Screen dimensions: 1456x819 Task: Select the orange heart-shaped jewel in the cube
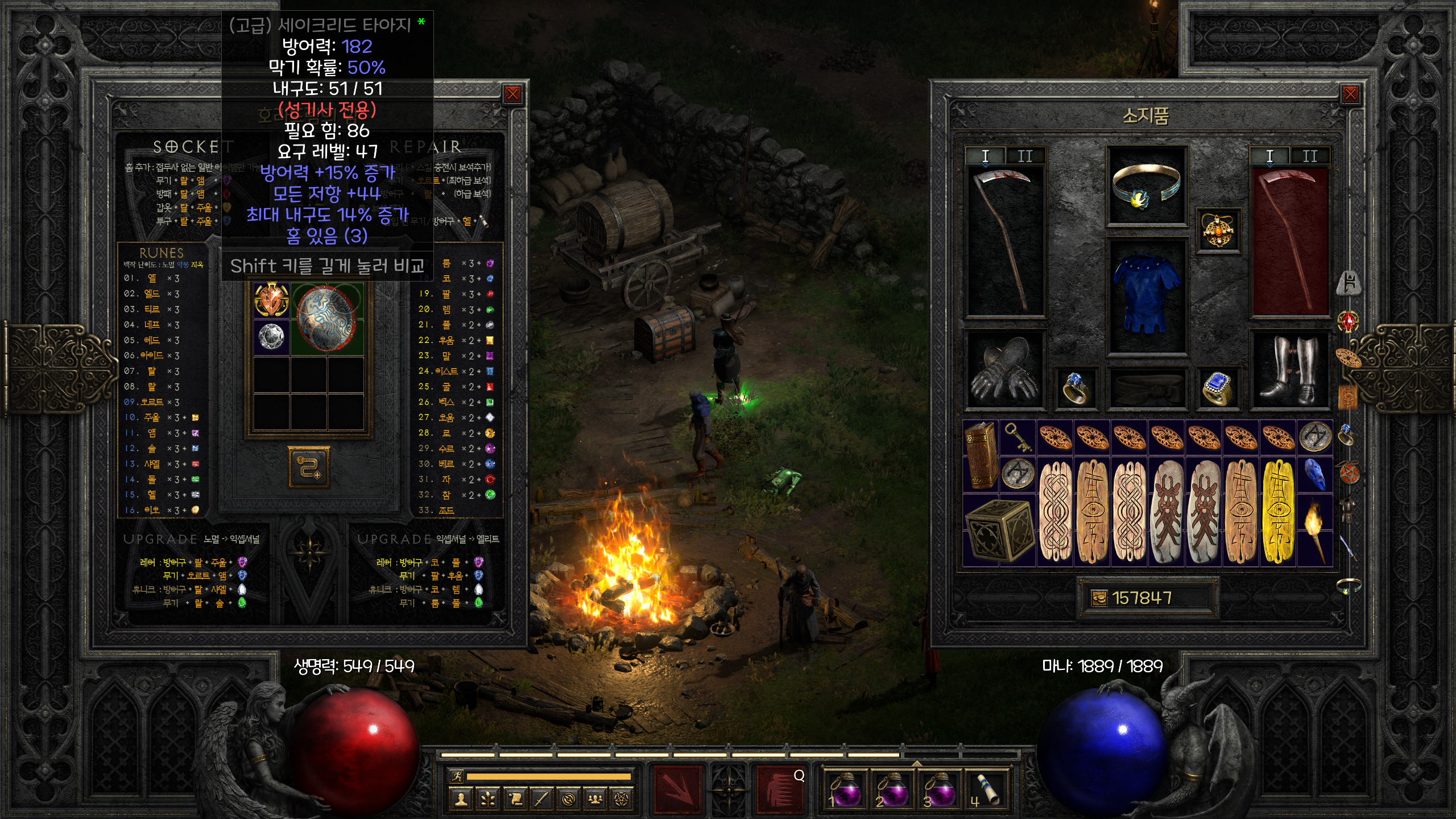pos(271,300)
